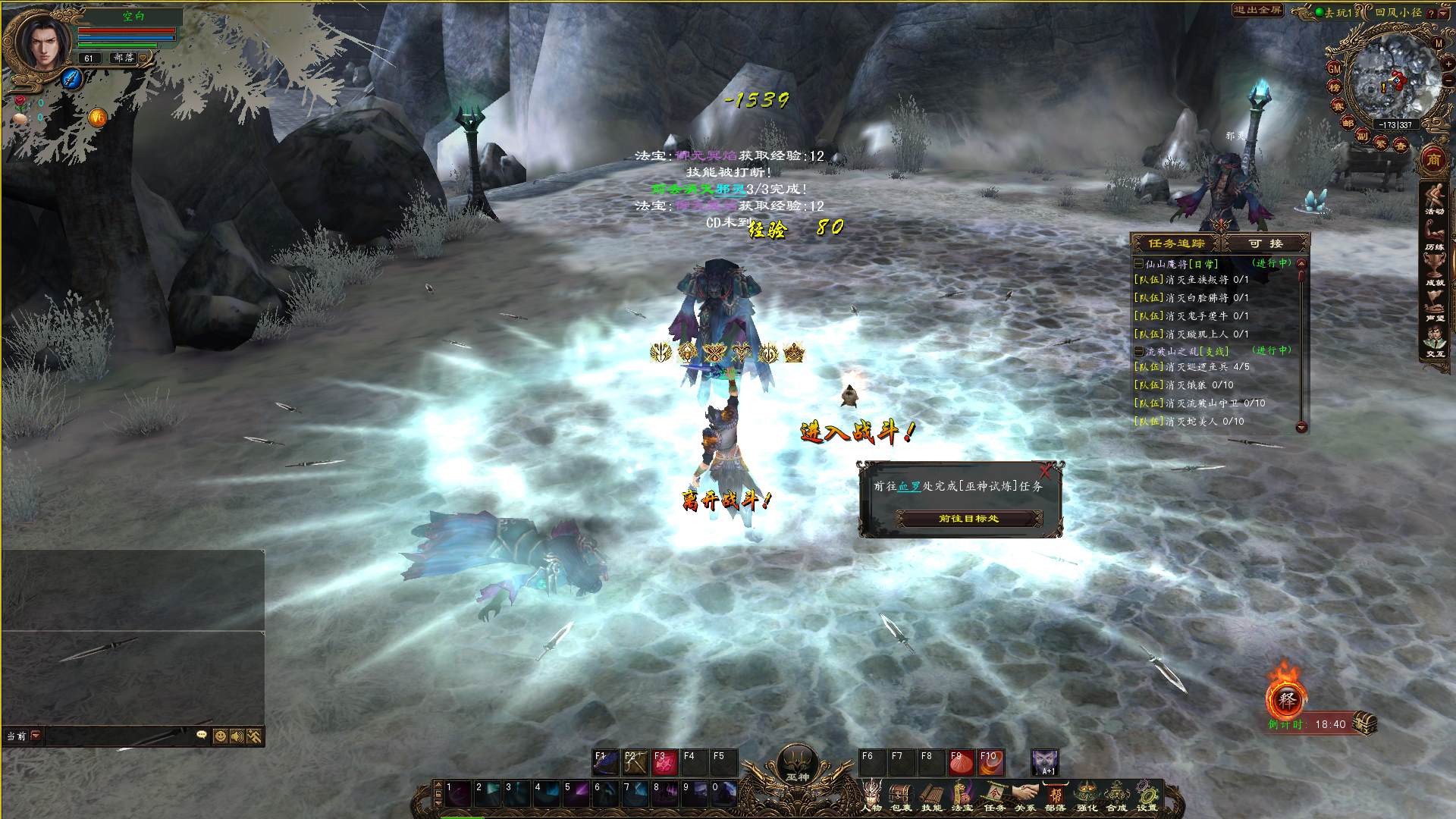Exit fullscreen with the 退出全屏 button
This screenshot has width=1456, height=819.
tap(1257, 11)
